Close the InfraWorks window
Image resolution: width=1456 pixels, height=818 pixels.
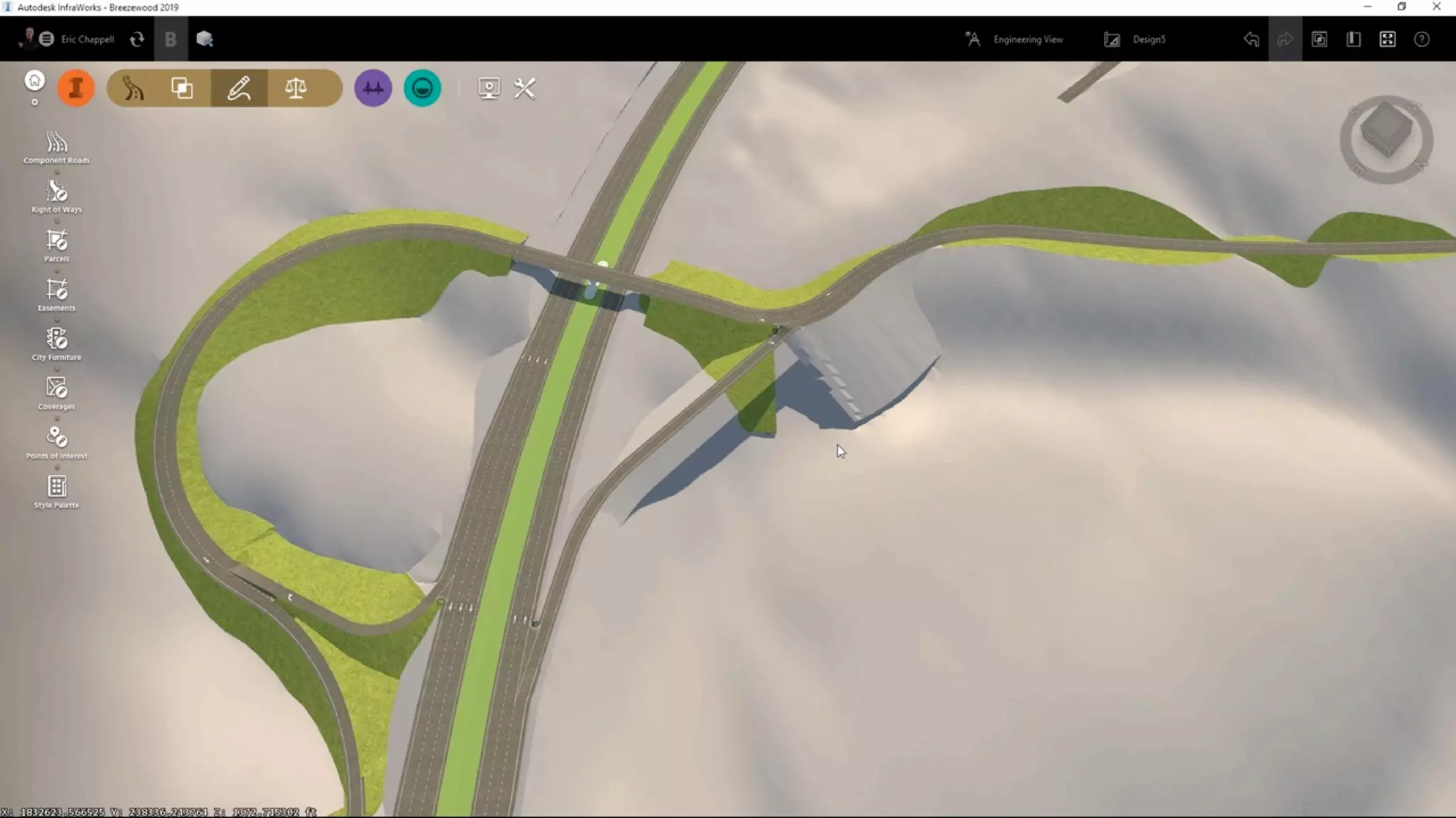point(1436,7)
